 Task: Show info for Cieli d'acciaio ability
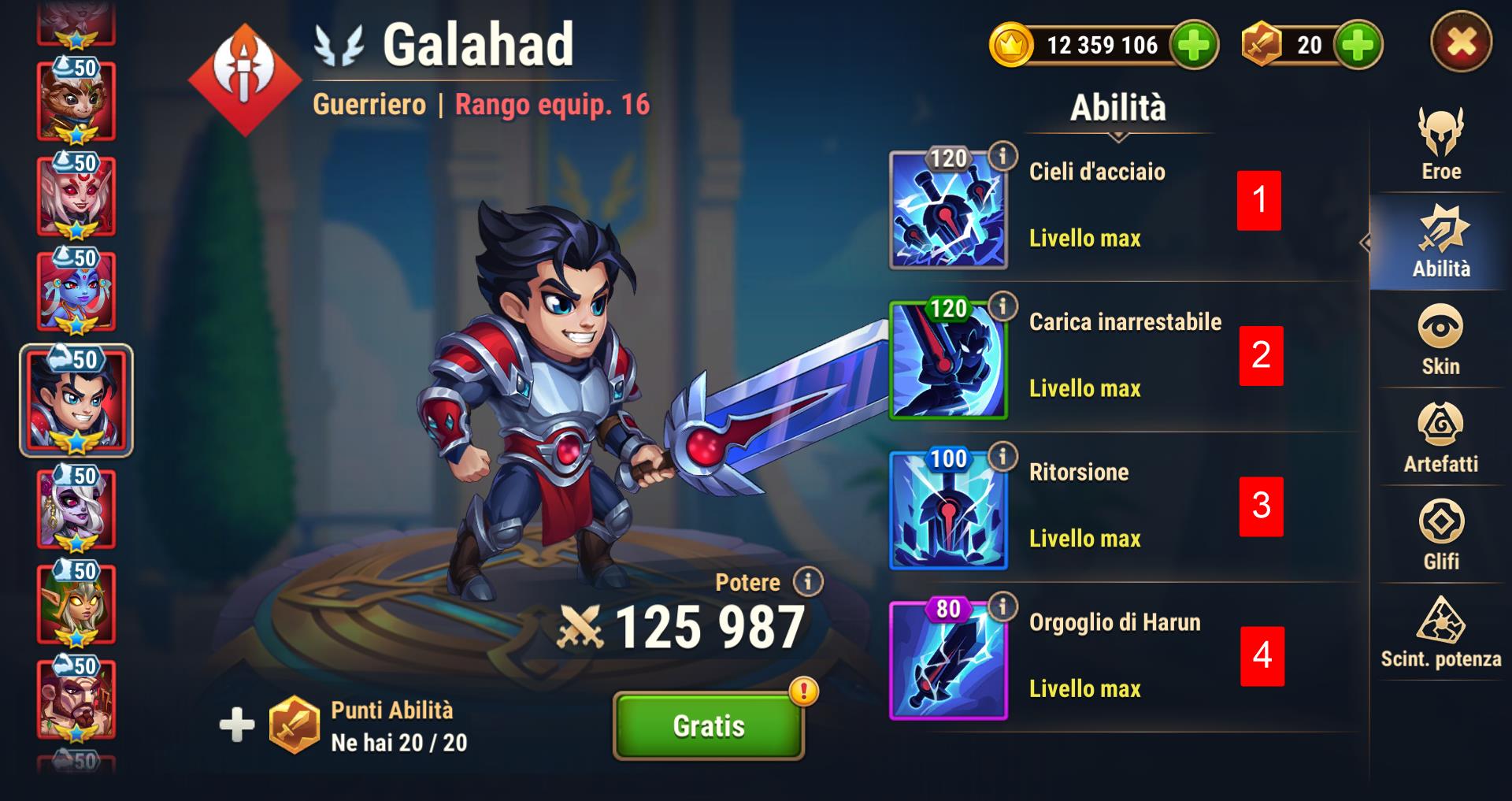[1002, 157]
